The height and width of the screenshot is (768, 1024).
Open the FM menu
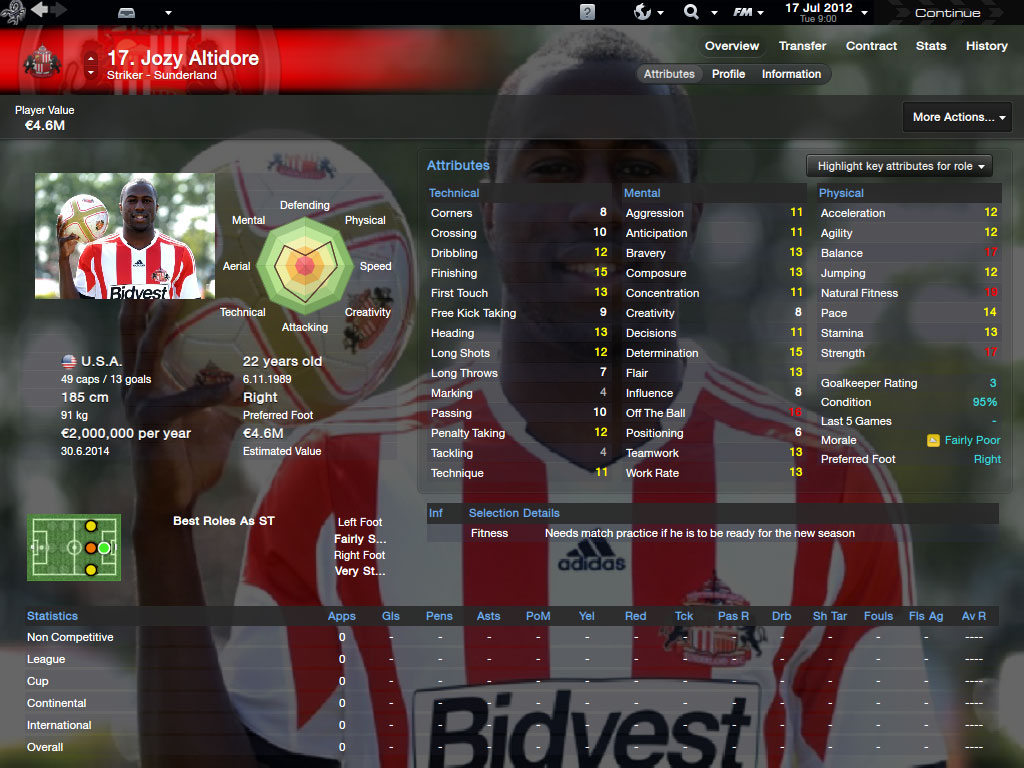point(748,12)
